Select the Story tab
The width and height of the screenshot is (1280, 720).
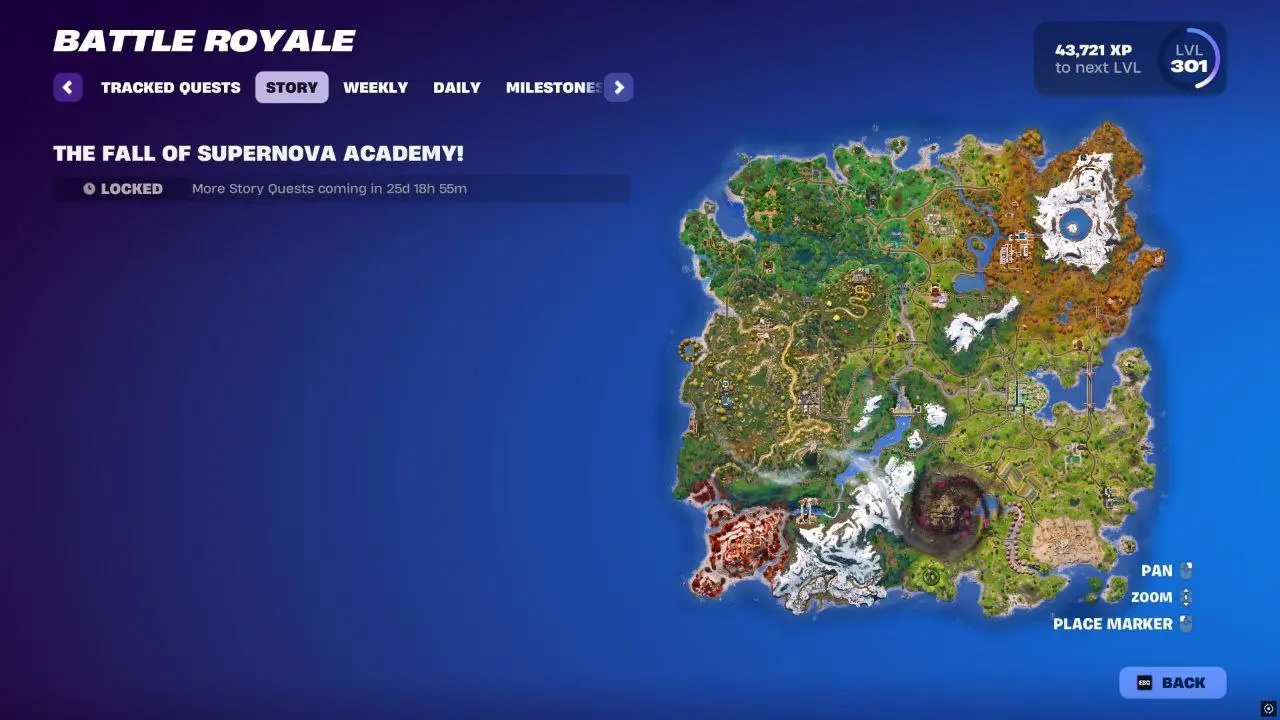click(291, 87)
